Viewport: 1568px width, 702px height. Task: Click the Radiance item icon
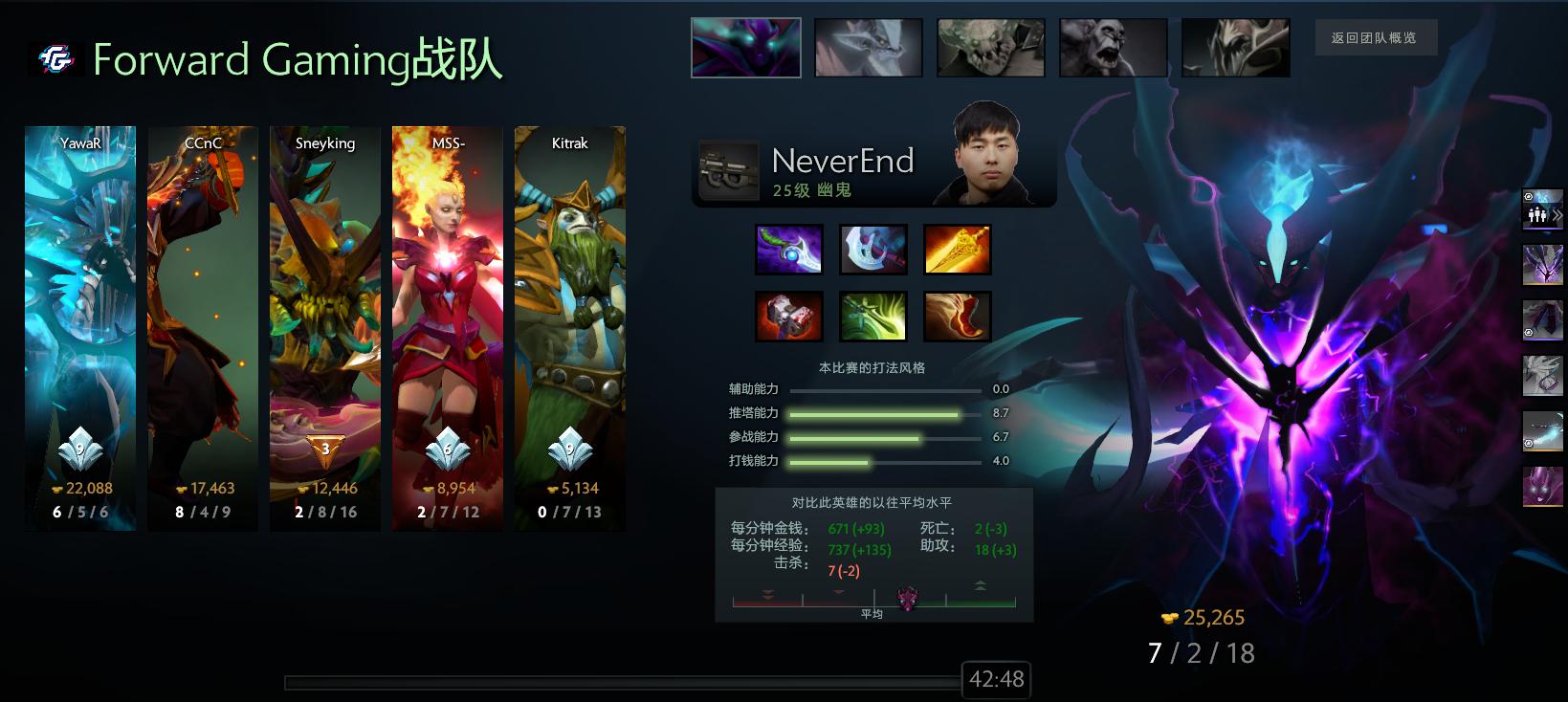[958, 249]
